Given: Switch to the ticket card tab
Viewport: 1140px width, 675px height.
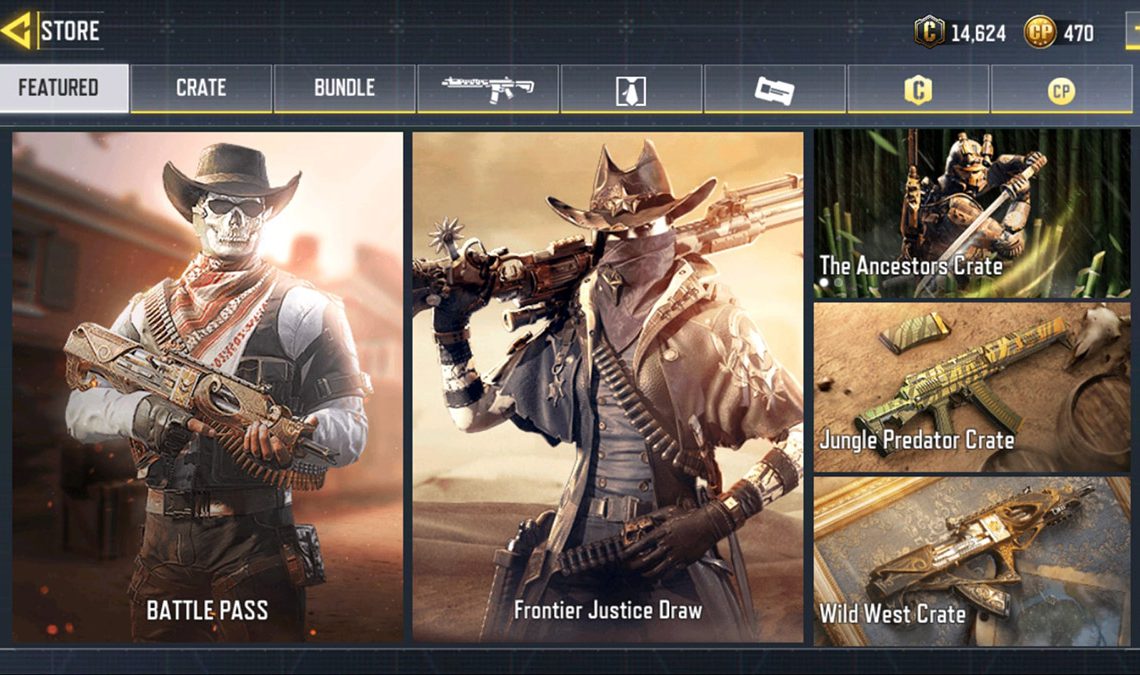Looking at the screenshot, I should pyautogui.click(x=774, y=90).
